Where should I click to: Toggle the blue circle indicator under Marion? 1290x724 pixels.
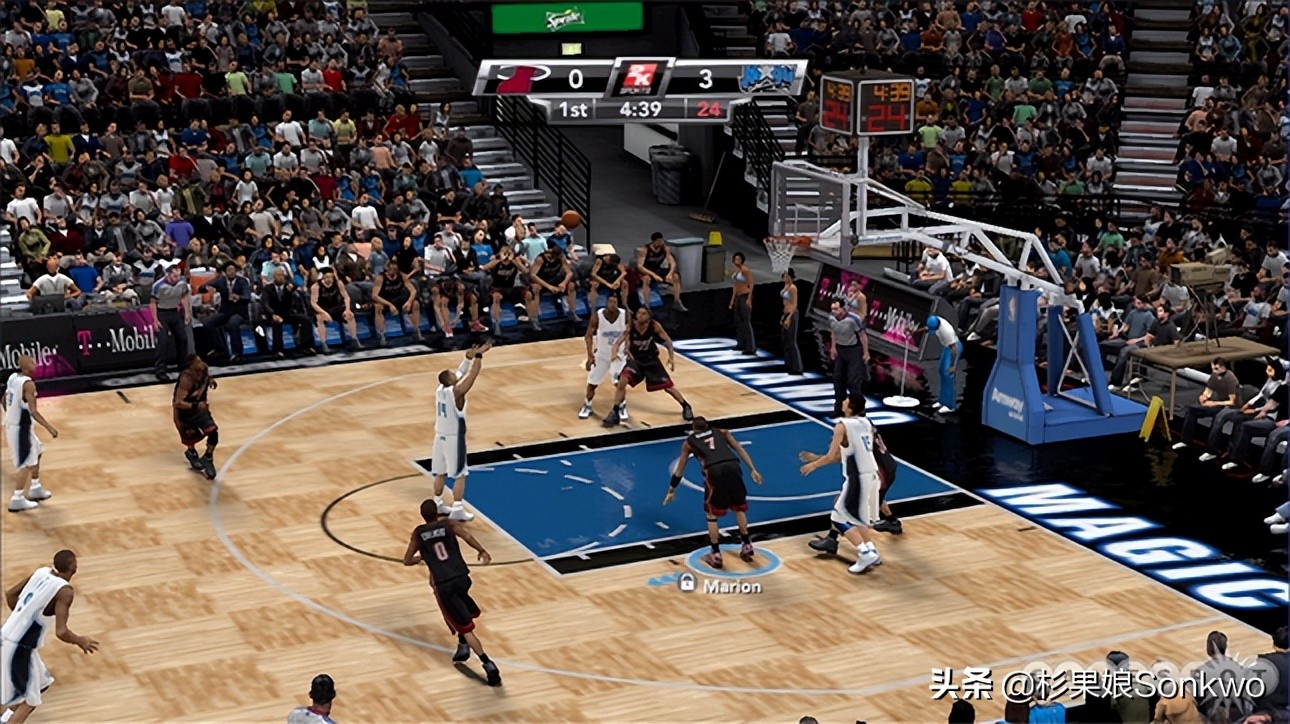coord(735,562)
